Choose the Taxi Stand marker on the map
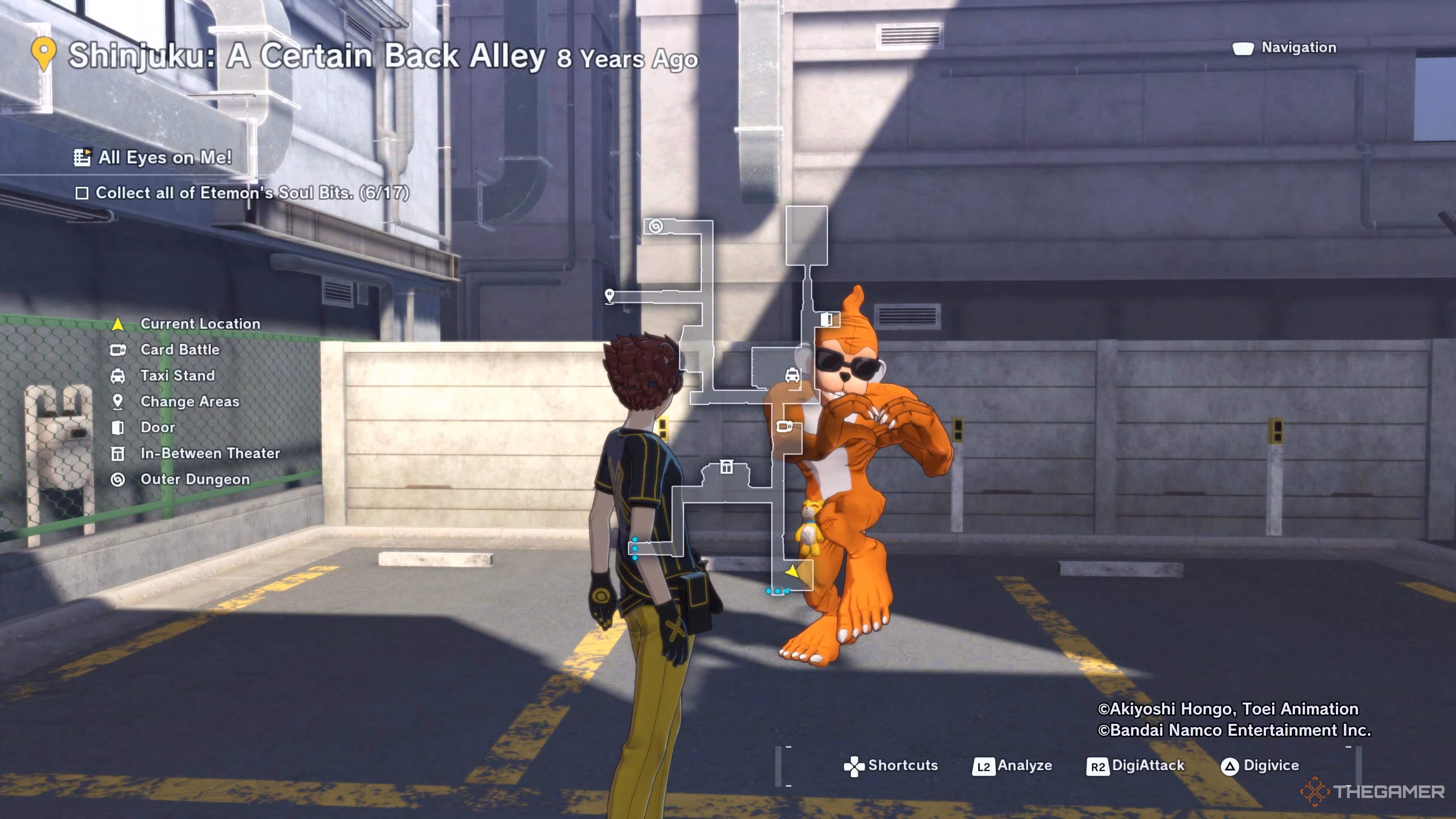Screen dimensions: 1456x819 click(x=792, y=375)
